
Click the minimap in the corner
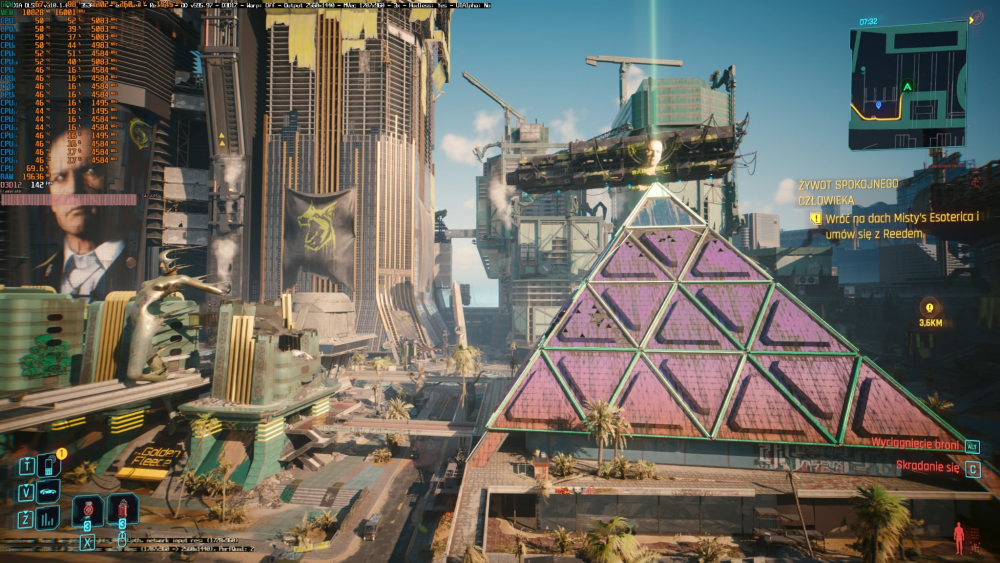tap(908, 86)
